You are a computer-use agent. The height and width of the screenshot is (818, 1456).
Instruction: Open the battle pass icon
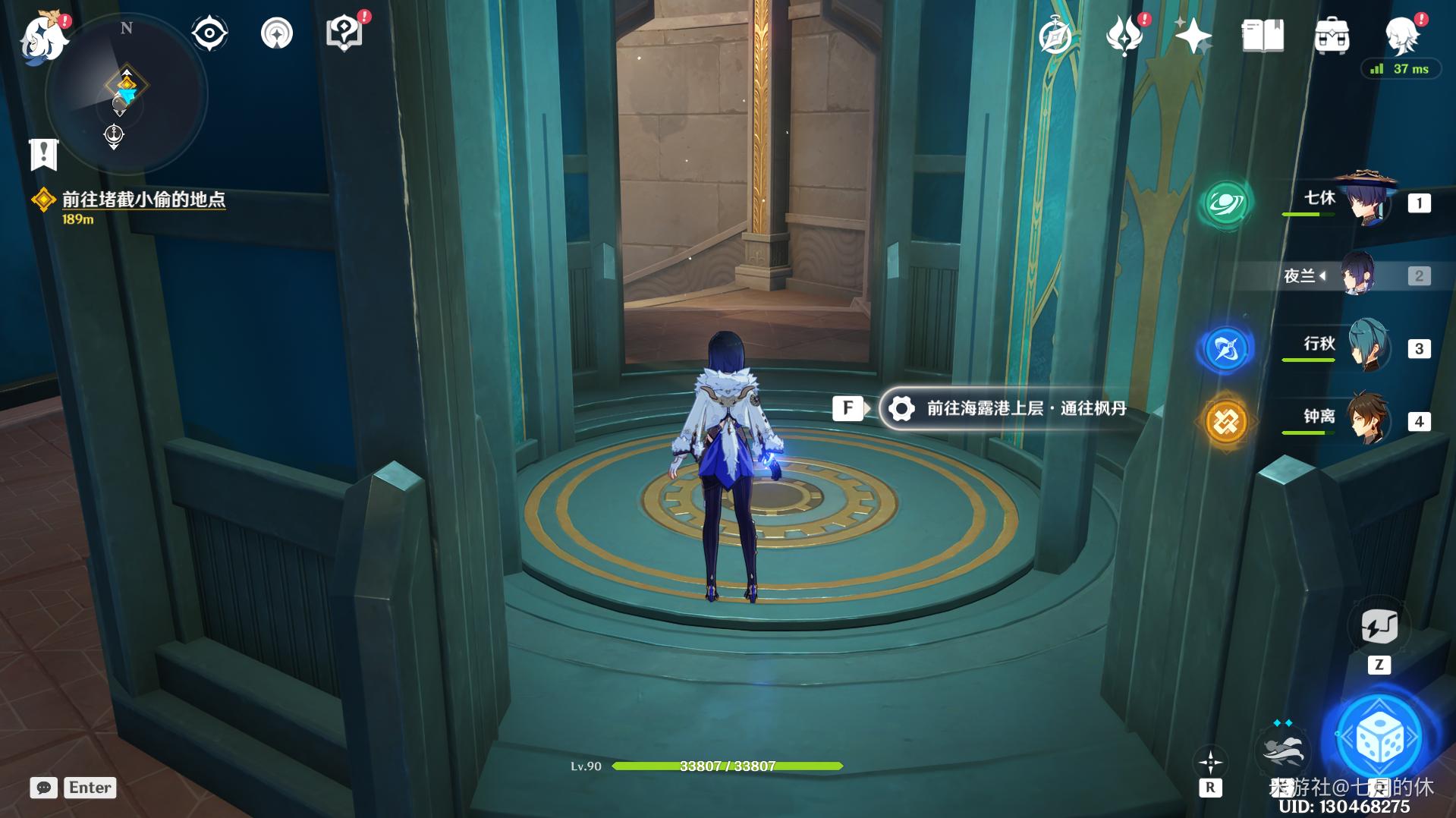[1124, 36]
